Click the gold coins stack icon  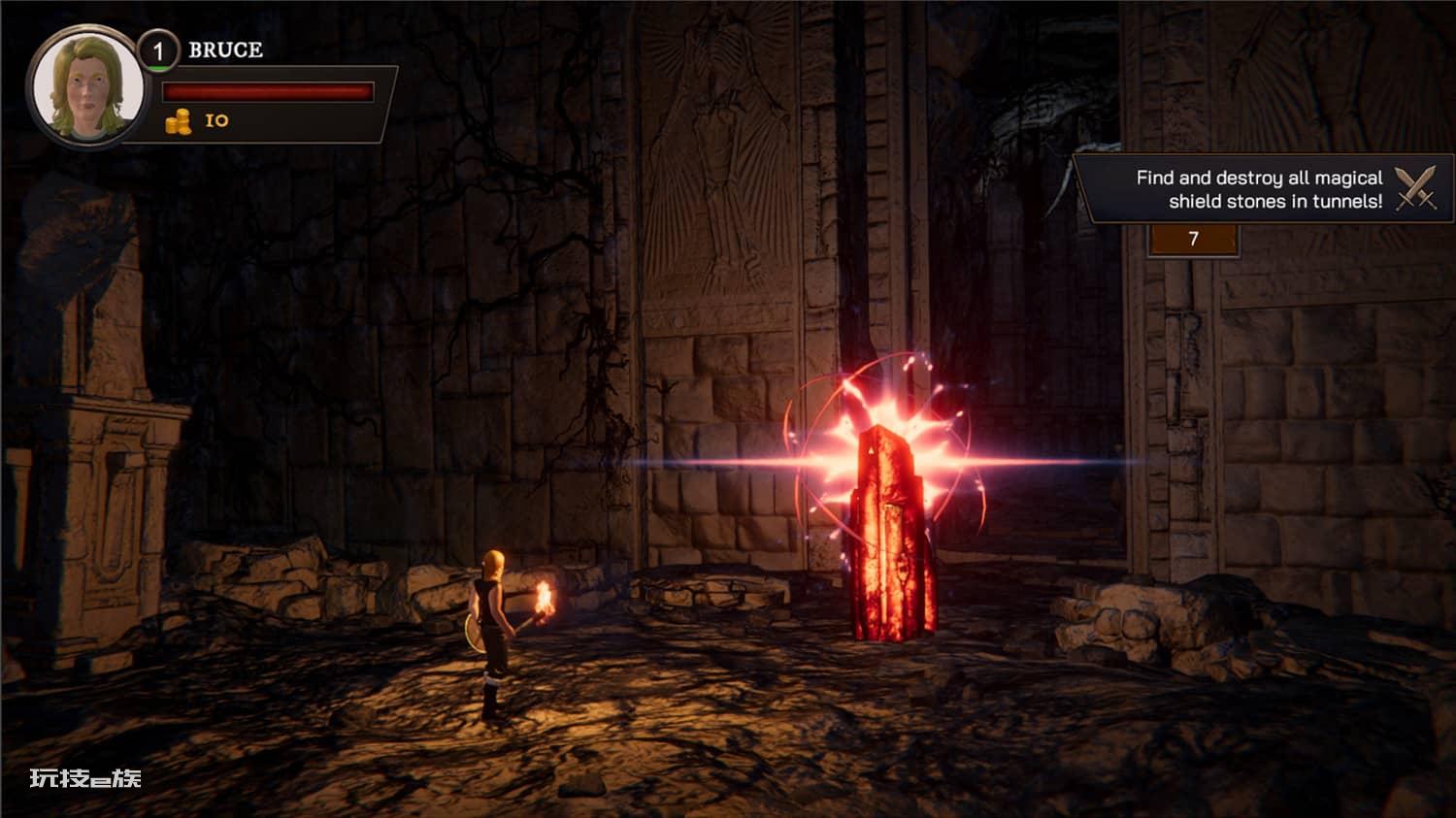[179, 121]
